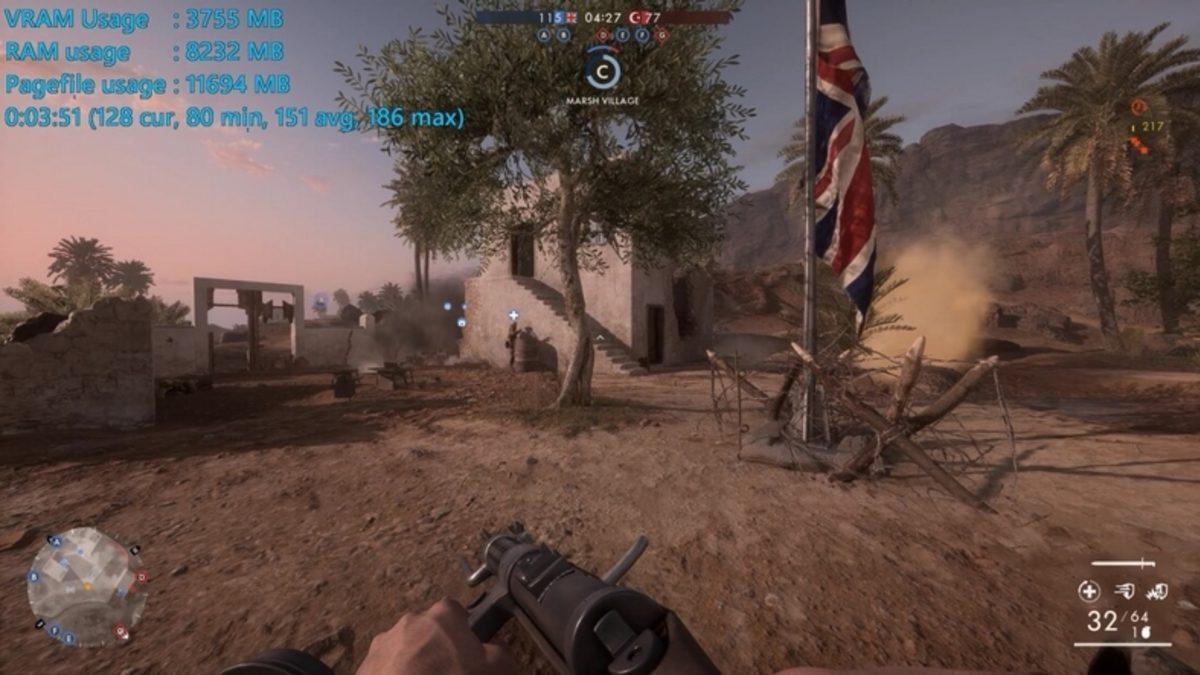The height and width of the screenshot is (675, 1200).
Task: Click the red G marker on minimap
Action: point(121,631)
